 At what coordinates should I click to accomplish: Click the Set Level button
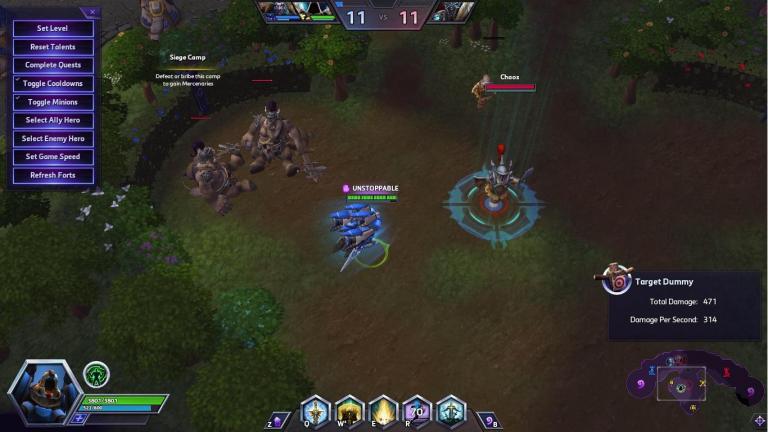tap(52, 29)
